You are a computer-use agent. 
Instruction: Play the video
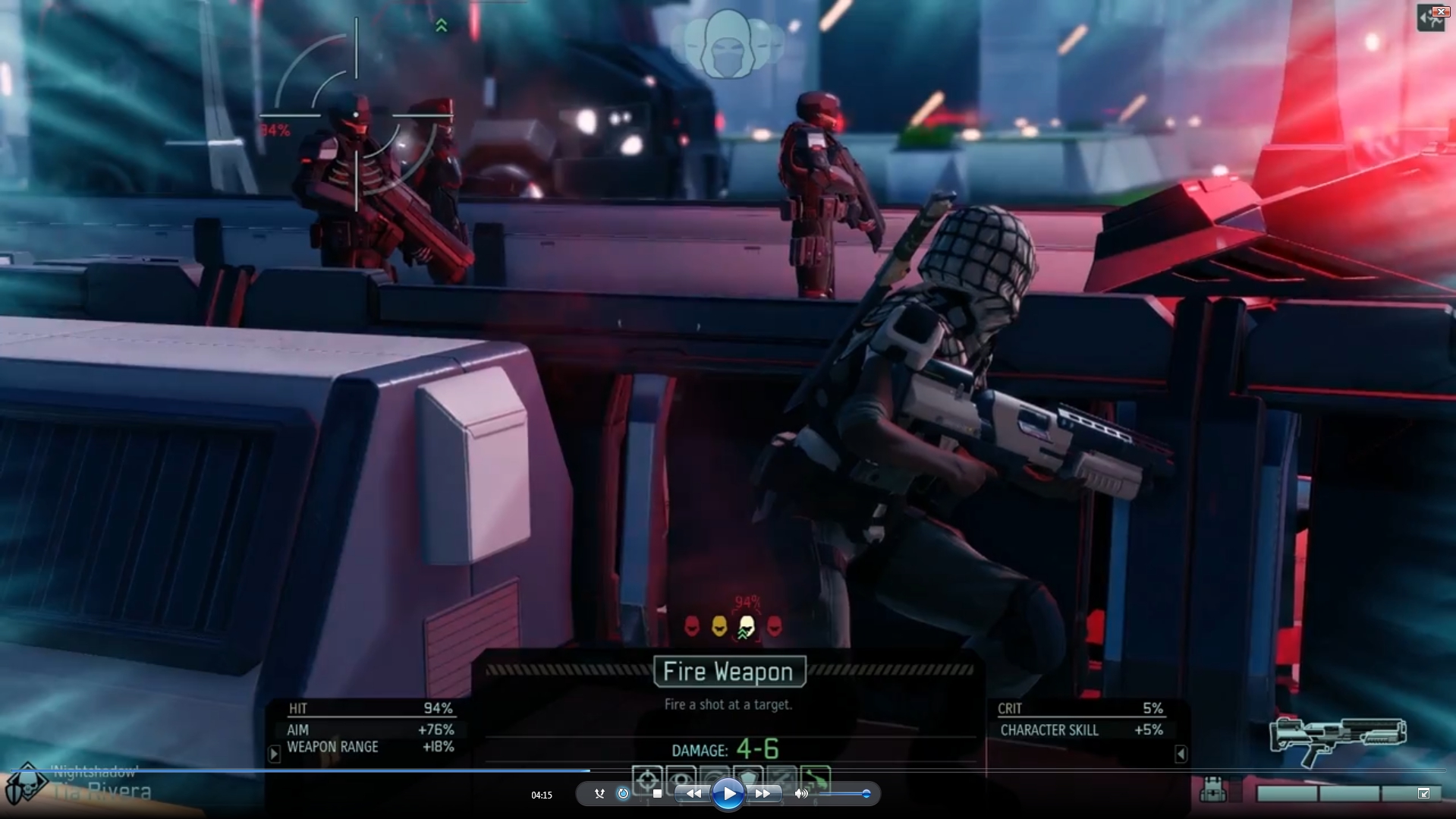[728, 794]
